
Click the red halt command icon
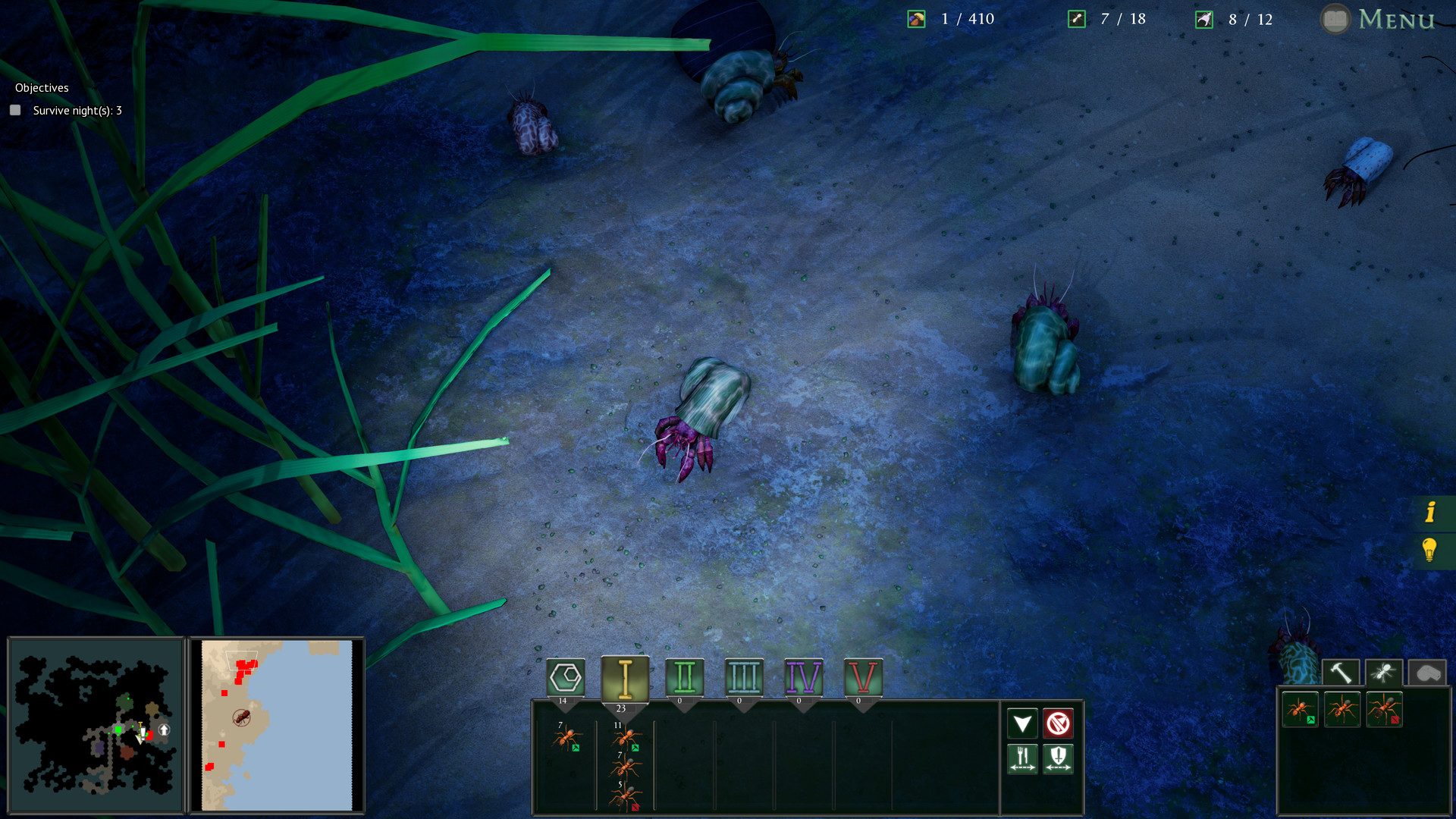[1059, 723]
